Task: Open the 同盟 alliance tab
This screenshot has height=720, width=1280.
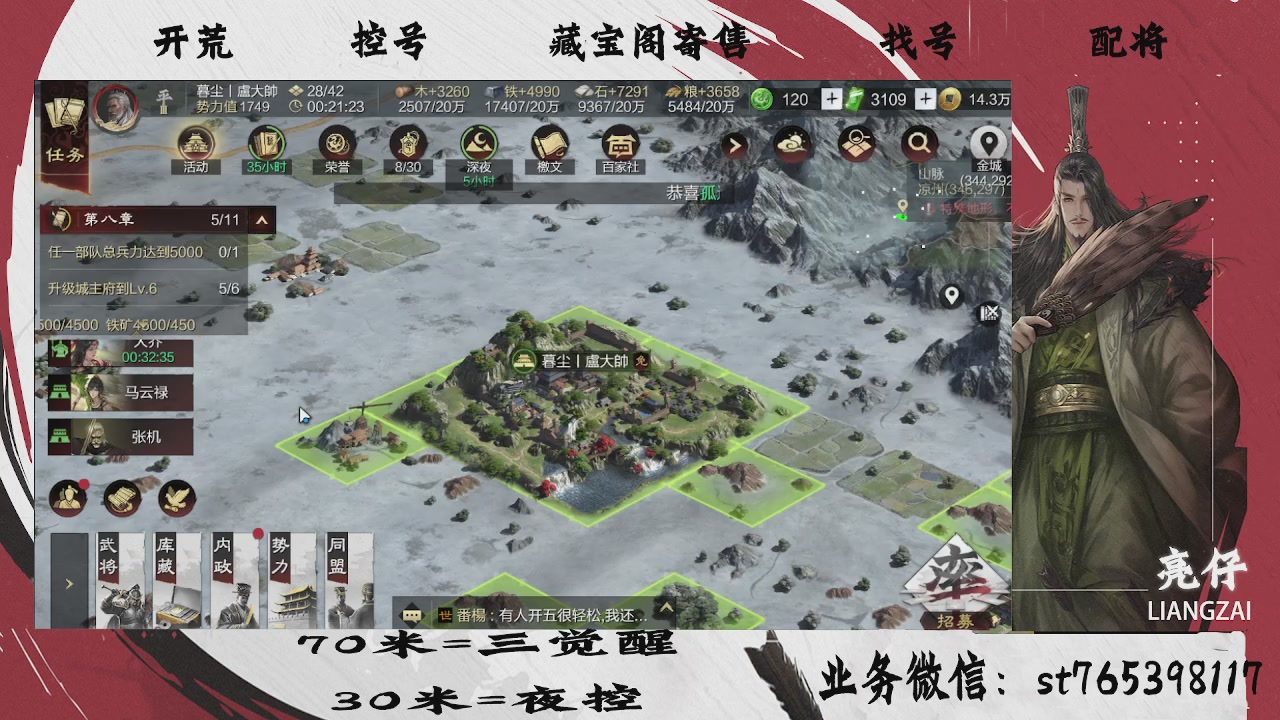Action: (x=347, y=580)
